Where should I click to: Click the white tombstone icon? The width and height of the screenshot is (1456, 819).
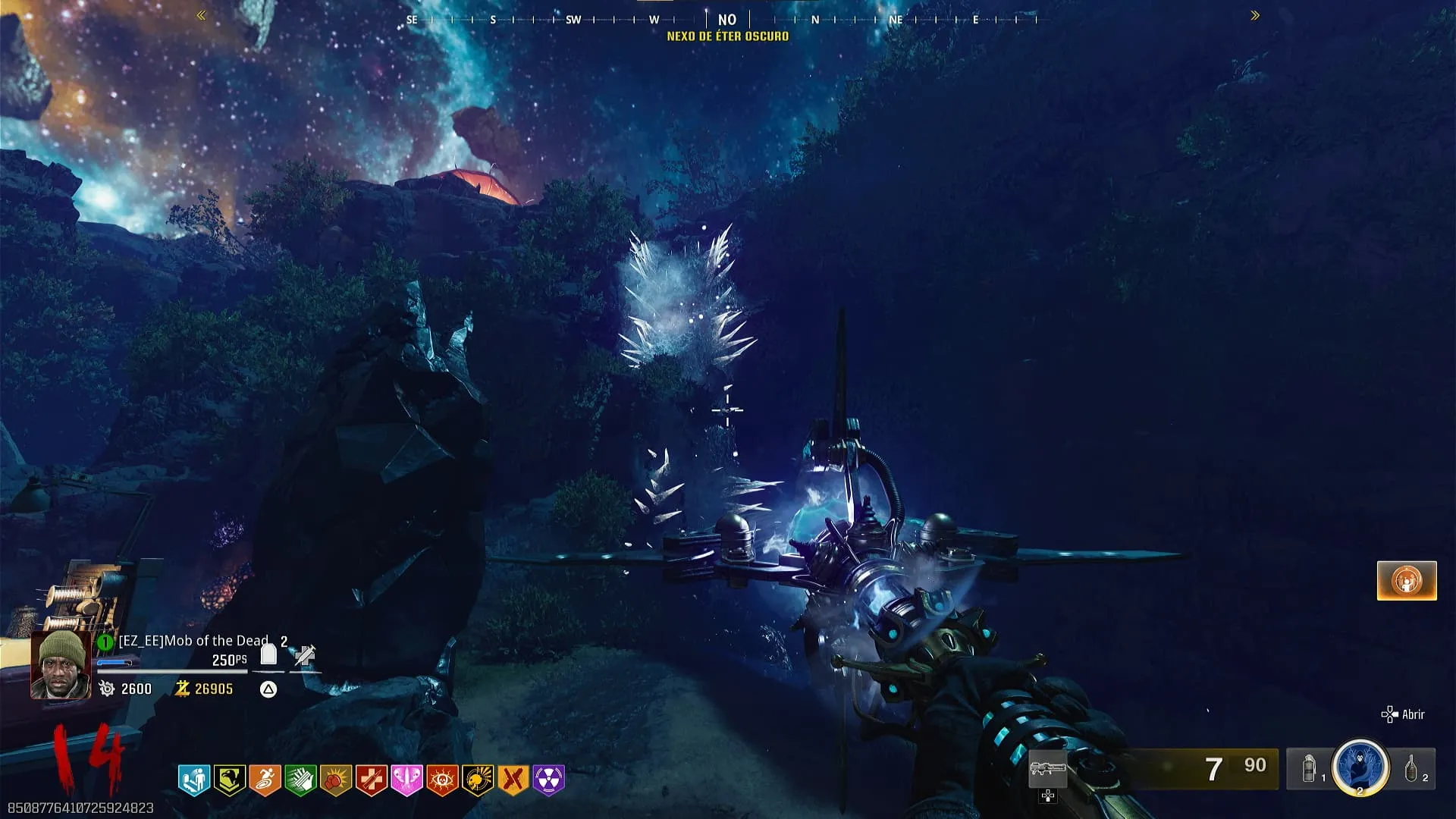[x=268, y=654]
